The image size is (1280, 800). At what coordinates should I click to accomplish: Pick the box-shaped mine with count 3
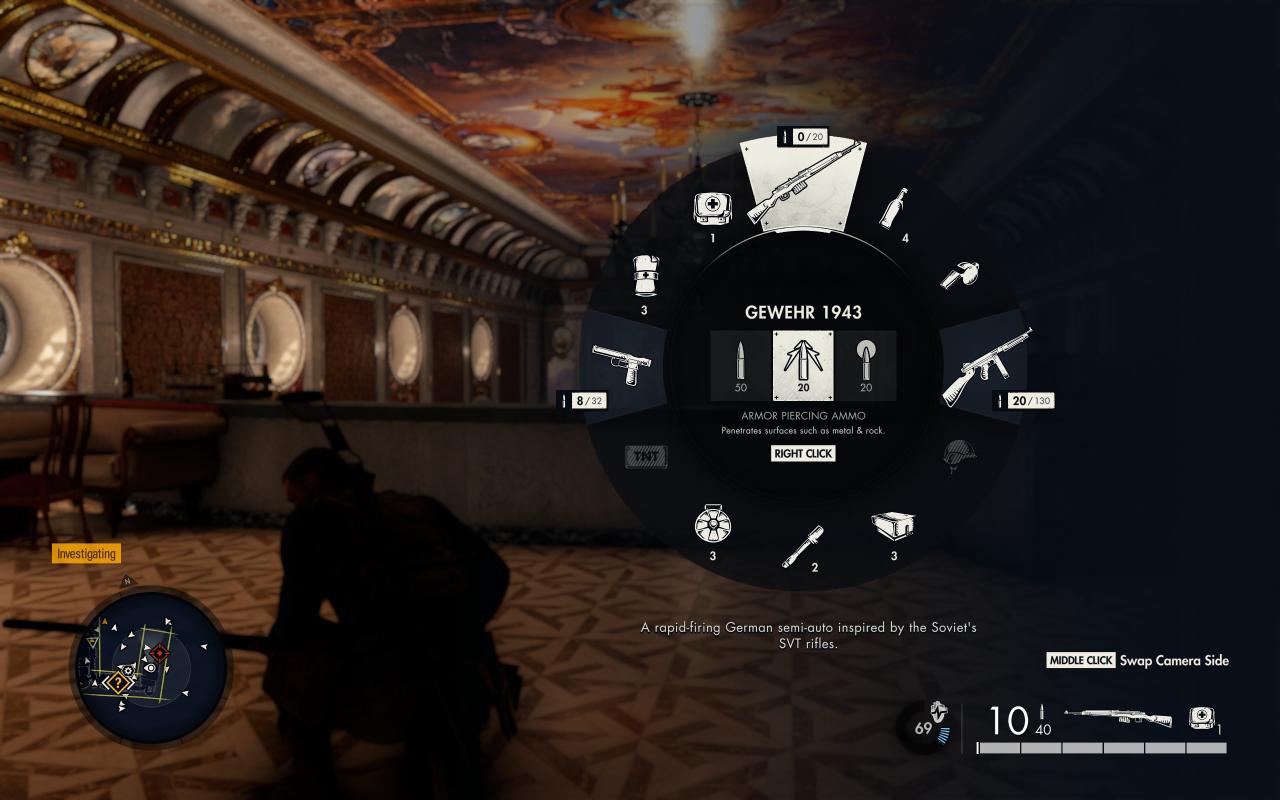tap(892, 524)
